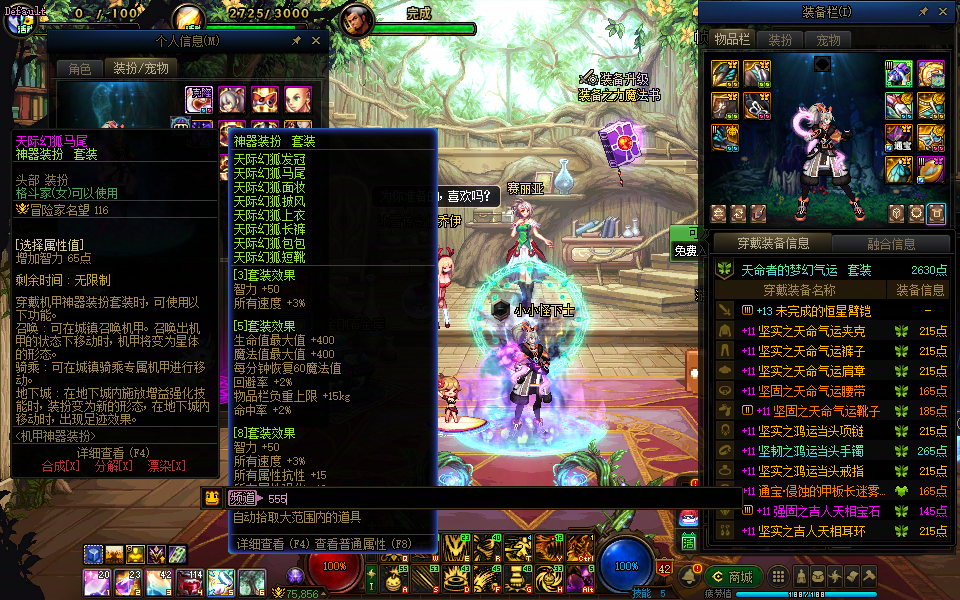Switch to the 装扮 tab in equipment window
This screenshot has height=600, width=960.
780,40
